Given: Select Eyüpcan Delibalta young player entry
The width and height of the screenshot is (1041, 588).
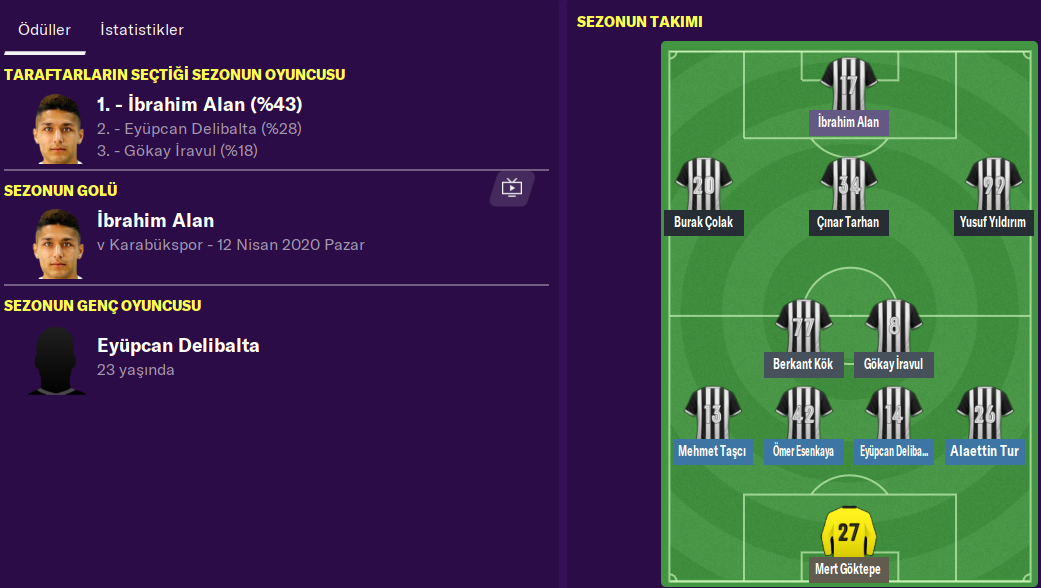Looking at the screenshot, I should coord(178,346).
